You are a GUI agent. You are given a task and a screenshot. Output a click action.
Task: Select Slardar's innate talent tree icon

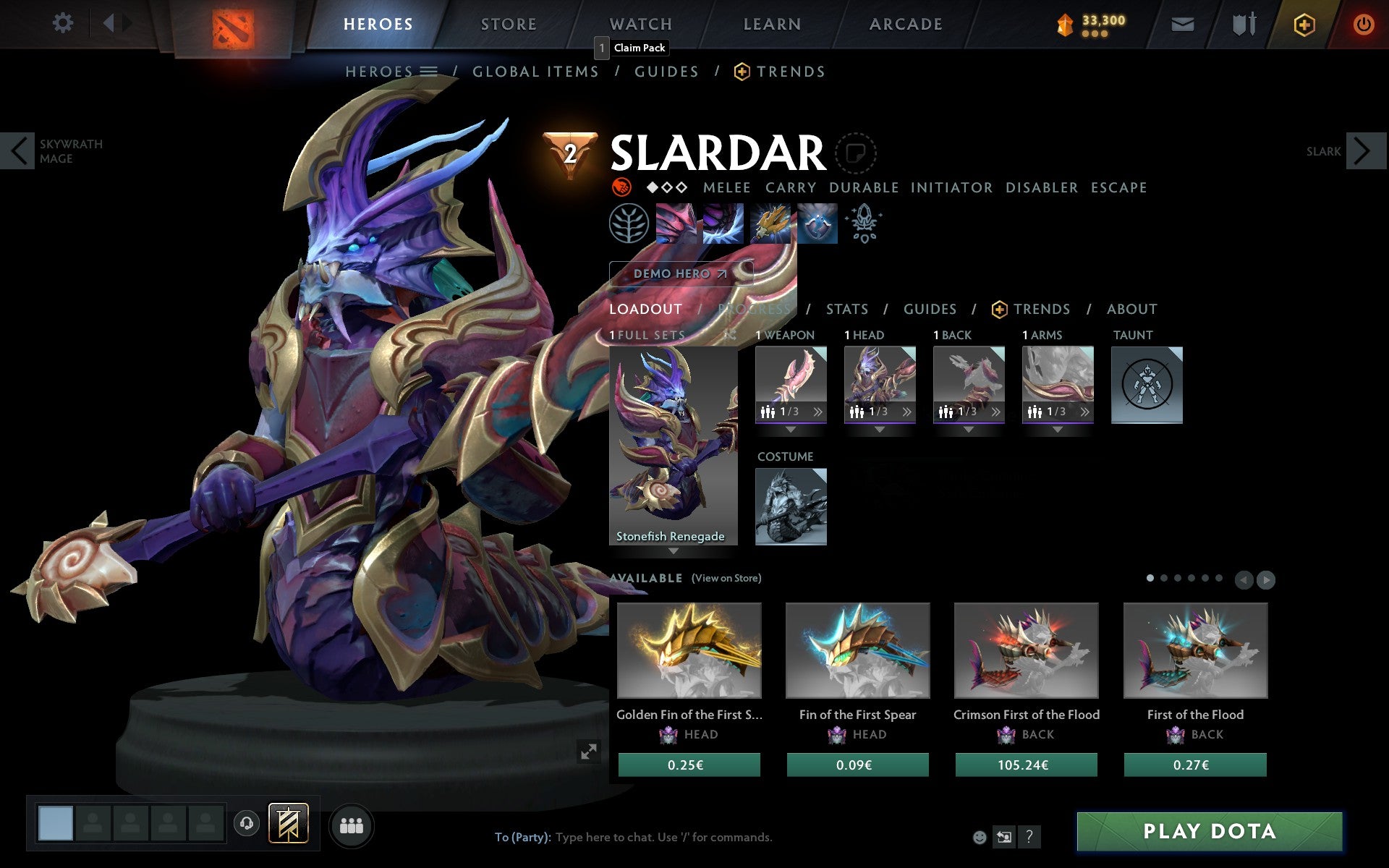pyautogui.click(x=628, y=224)
